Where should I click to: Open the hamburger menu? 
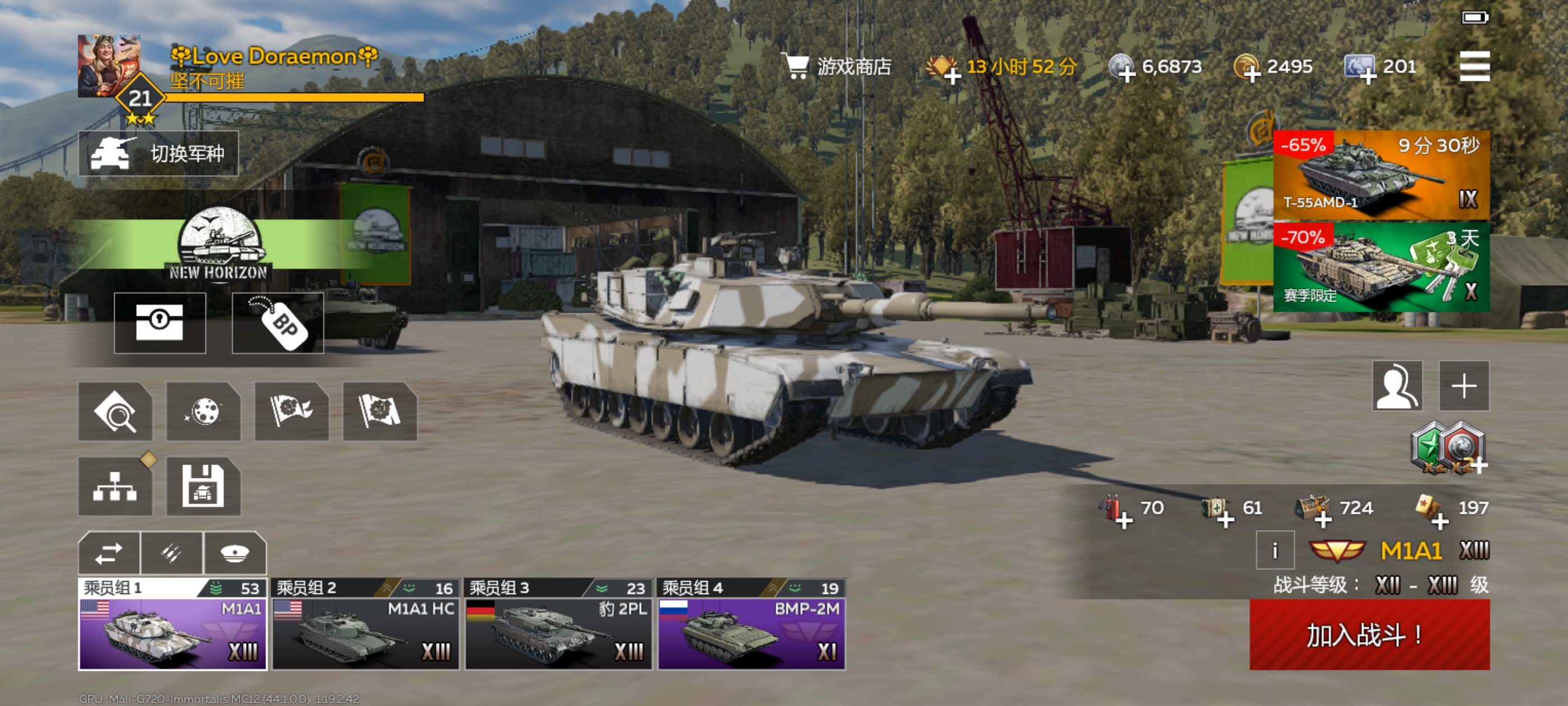coord(1474,66)
